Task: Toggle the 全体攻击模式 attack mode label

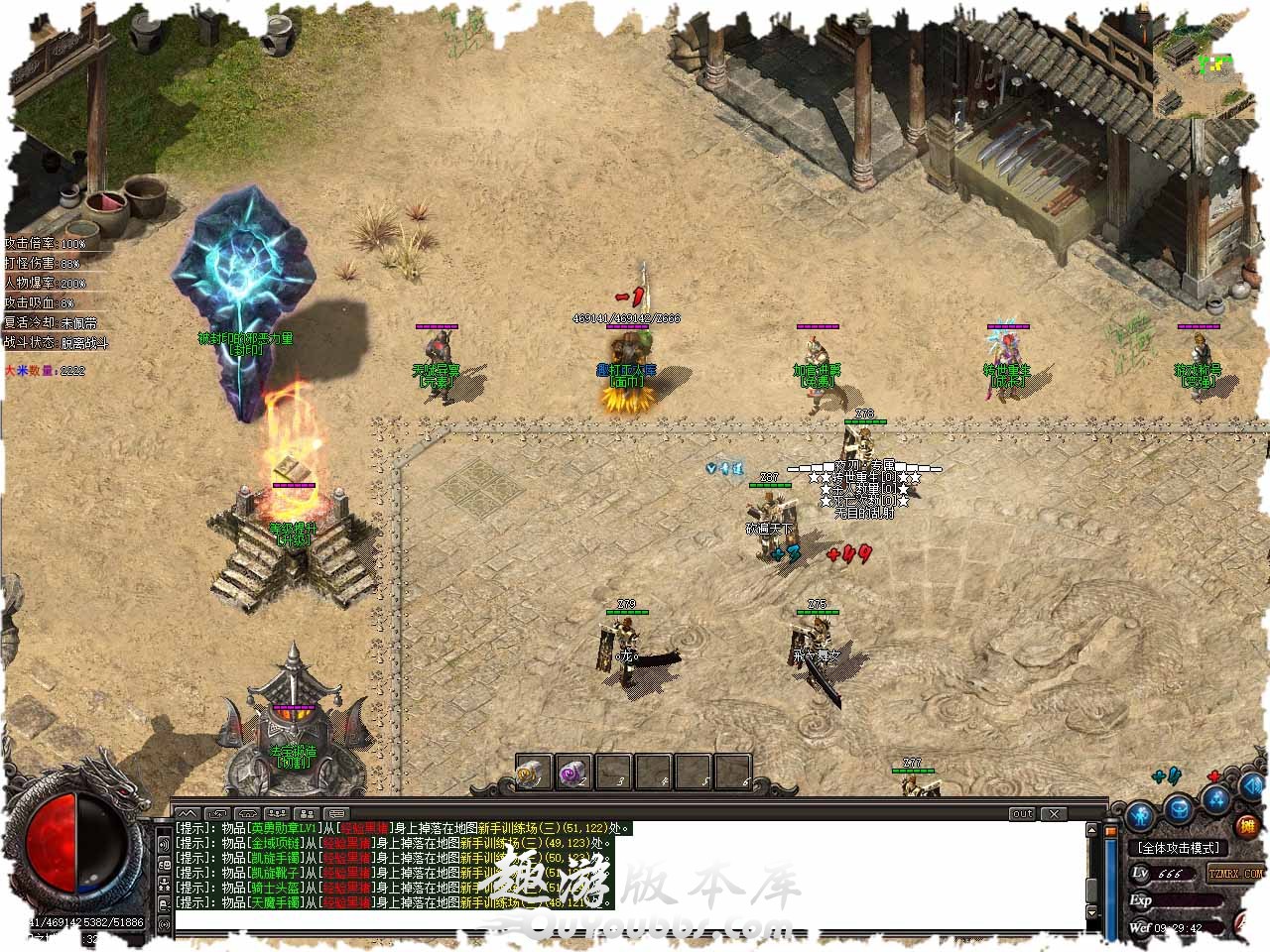Action: 1179,848
